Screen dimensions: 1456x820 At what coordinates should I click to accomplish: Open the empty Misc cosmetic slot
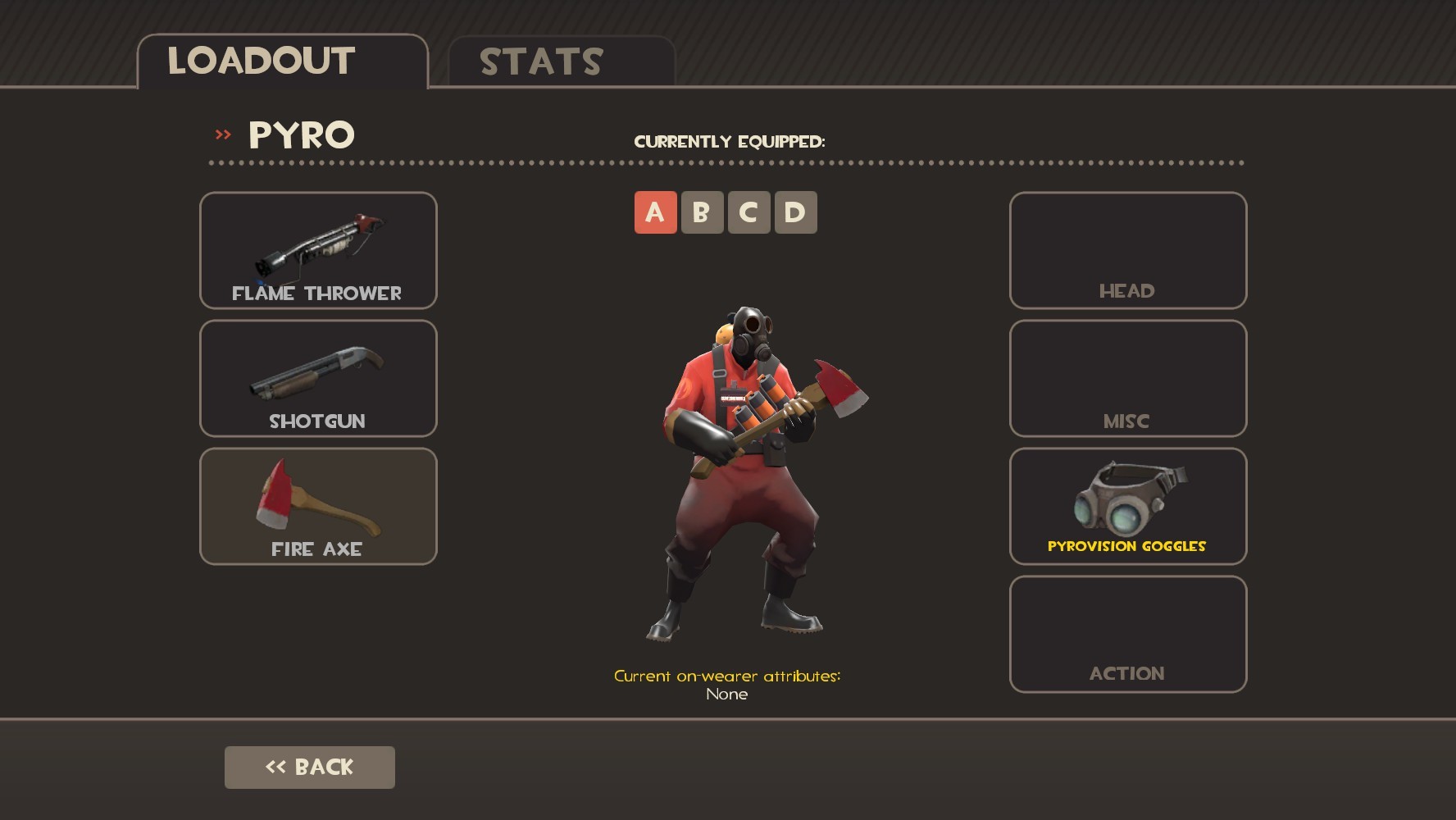click(x=1127, y=378)
